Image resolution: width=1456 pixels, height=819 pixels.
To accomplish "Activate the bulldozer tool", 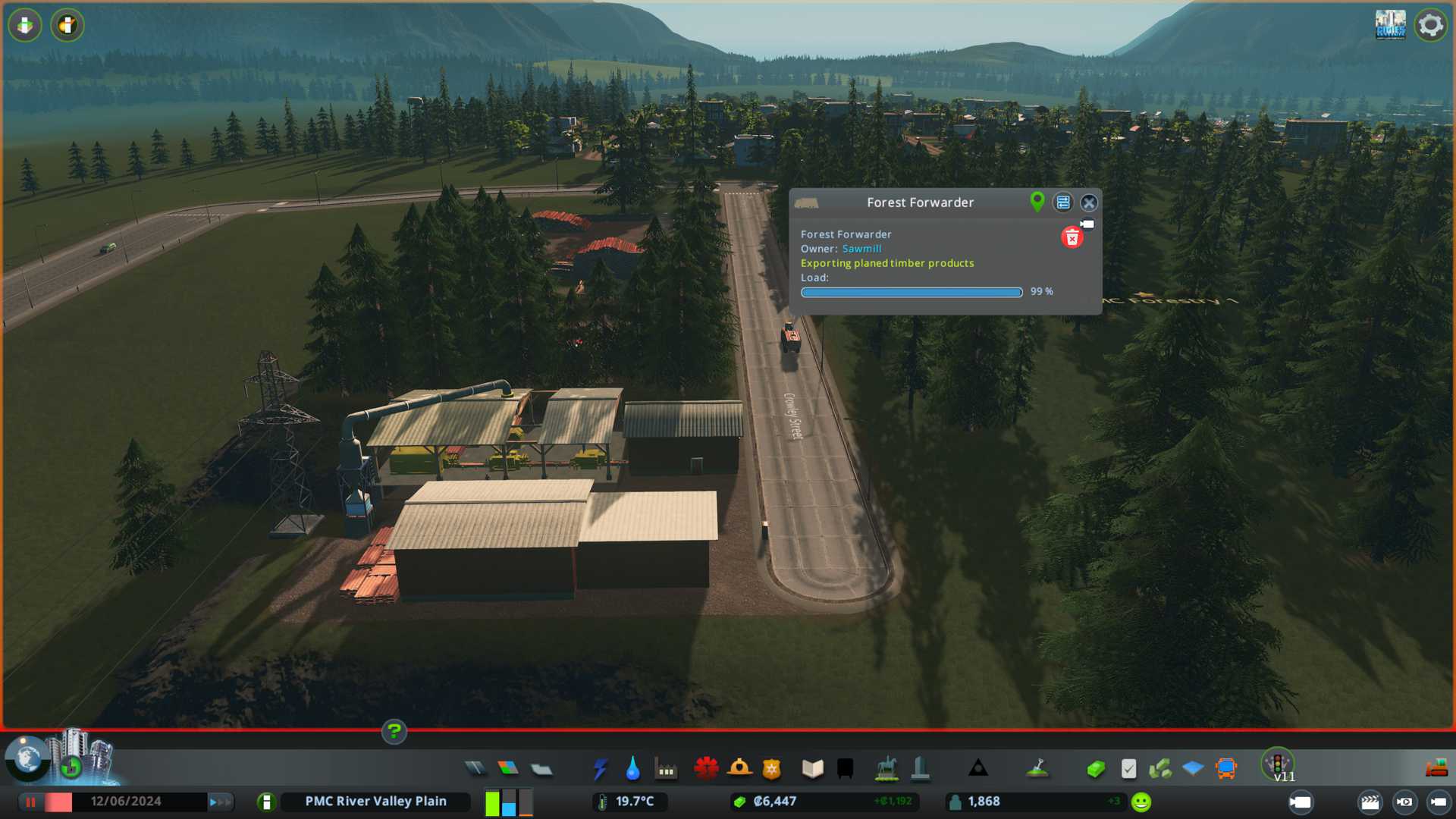I will pyautogui.click(x=1436, y=769).
